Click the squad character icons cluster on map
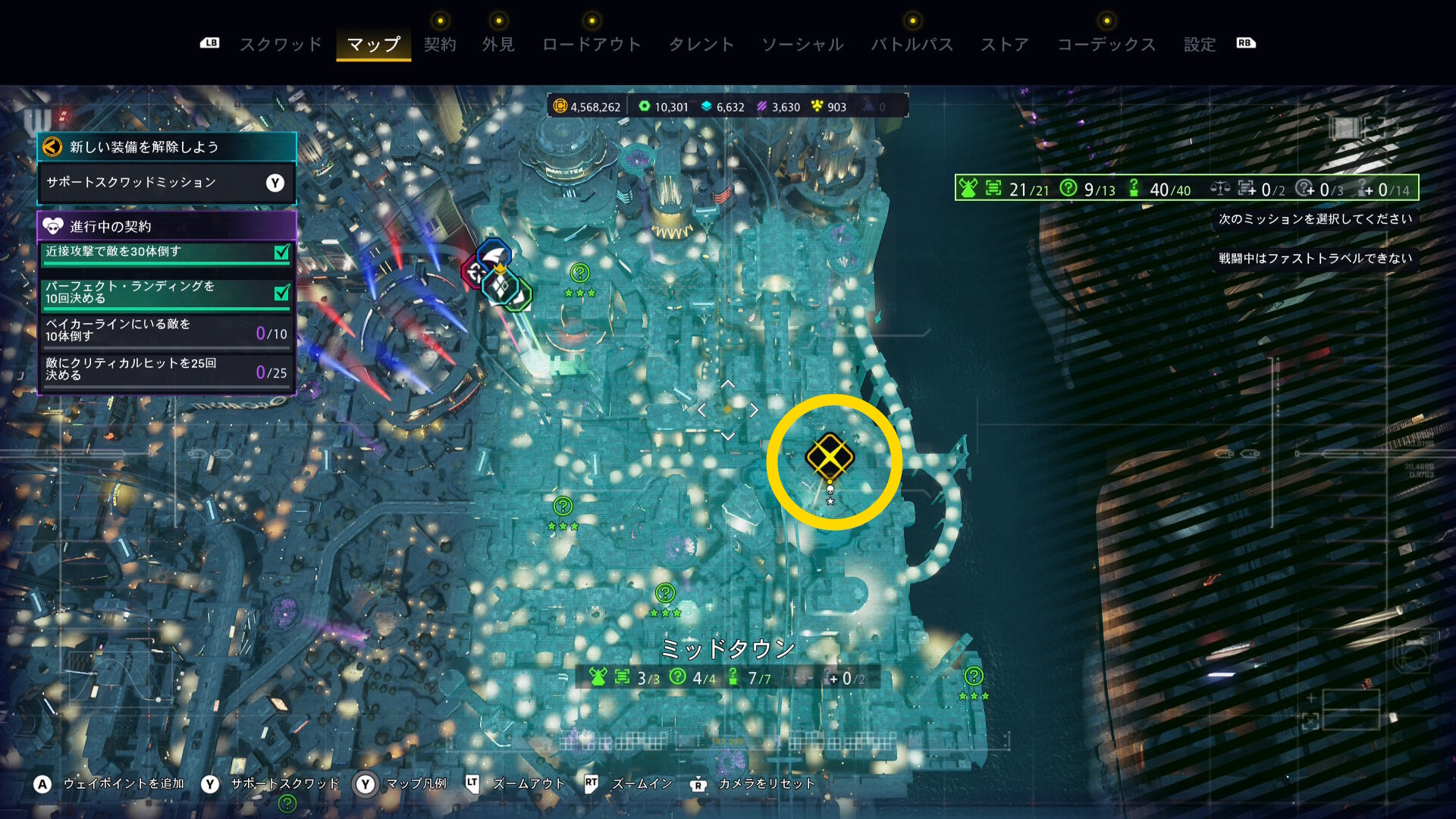1456x819 pixels. tap(497, 278)
